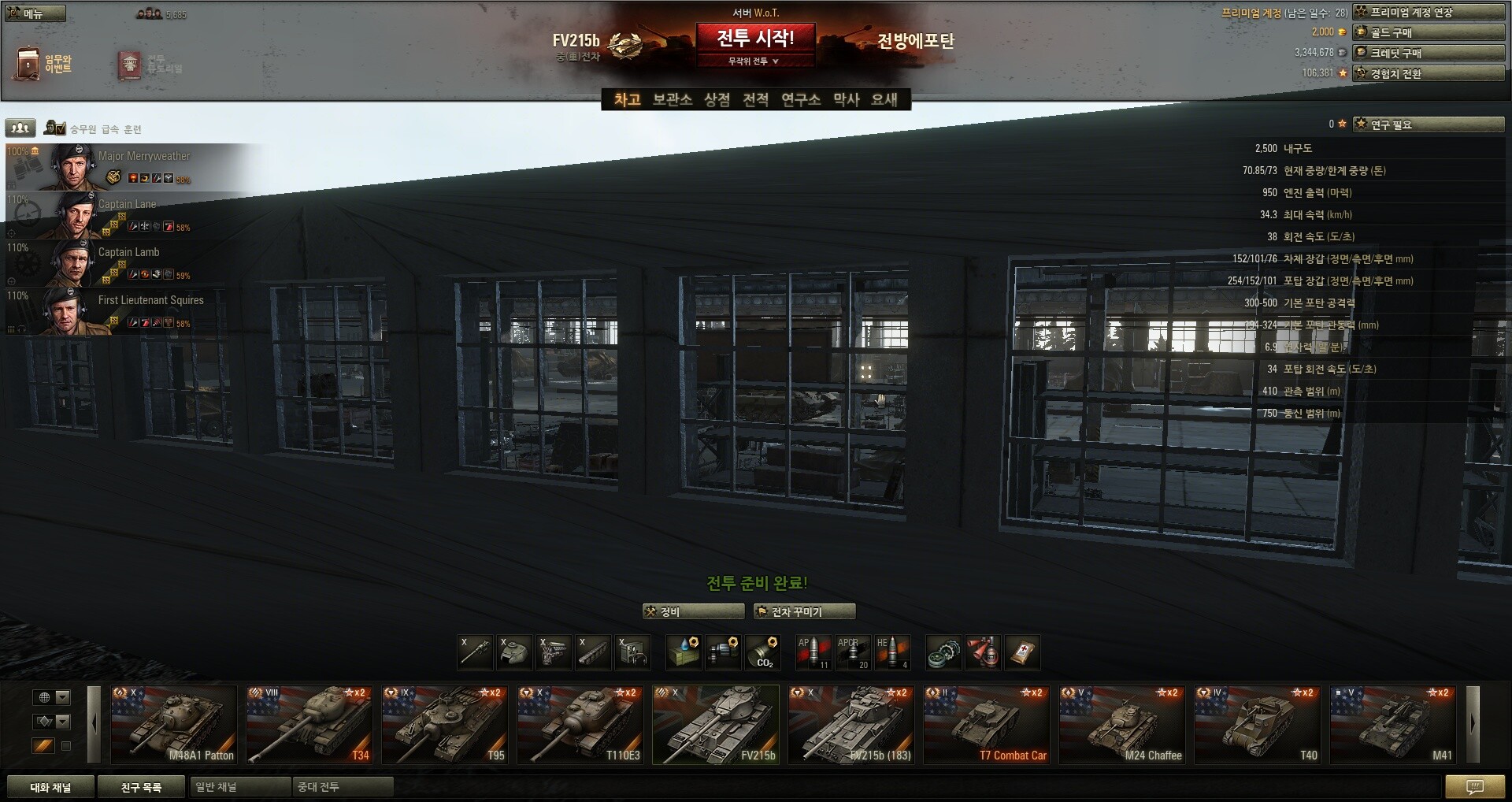
Task: Open the 막사 barracks tab
Action: (846, 99)
